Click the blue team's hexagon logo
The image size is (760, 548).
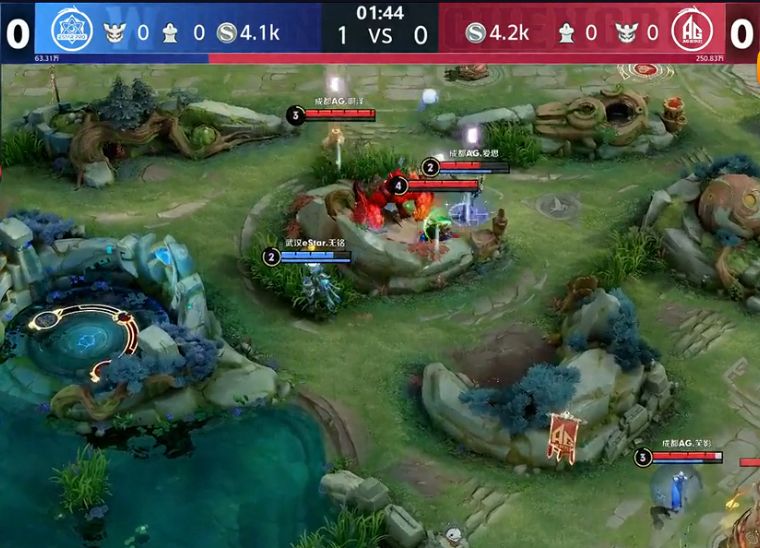click(70, 30)
